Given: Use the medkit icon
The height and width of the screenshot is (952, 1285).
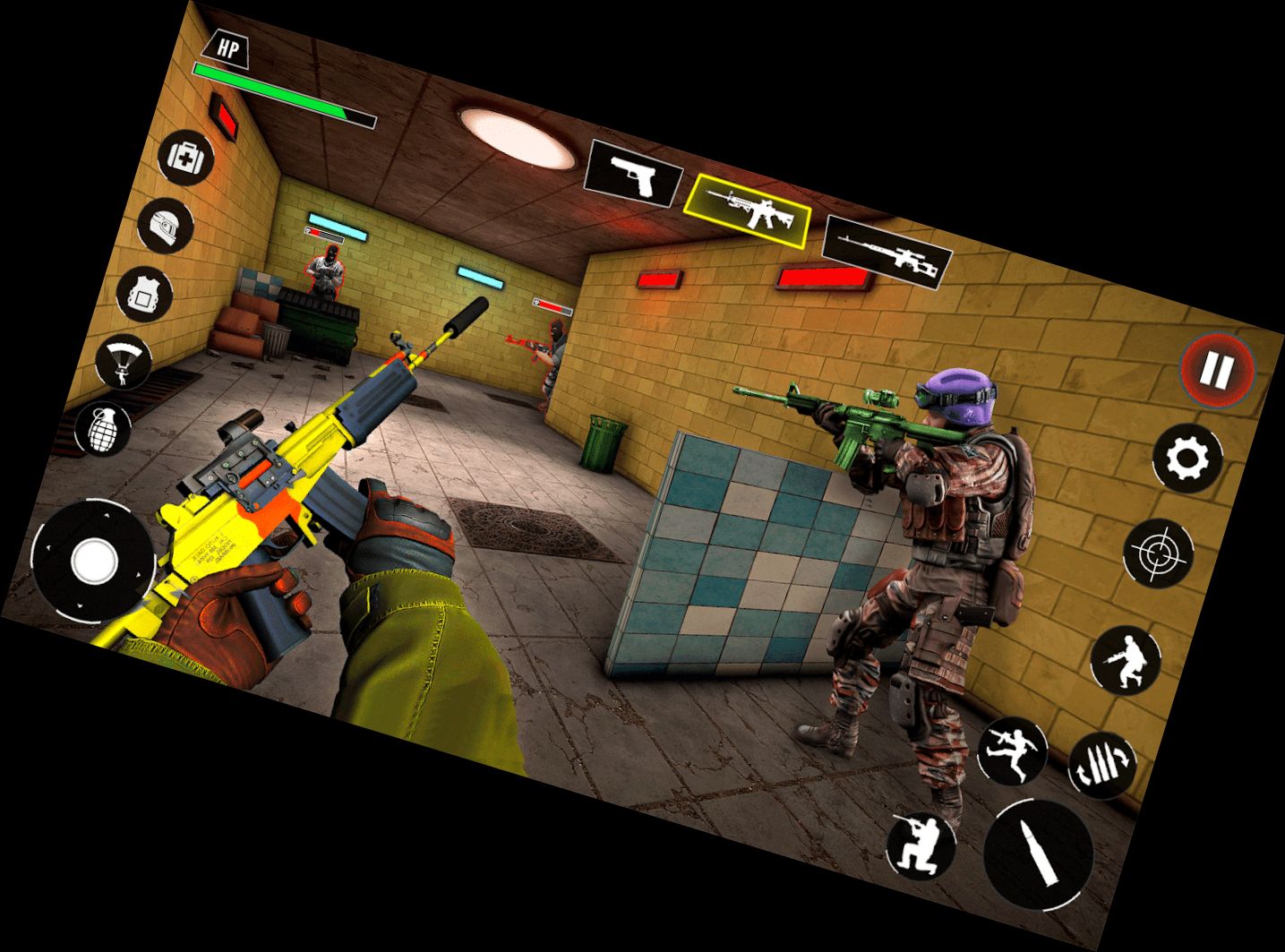Looking at the screenshot, I should [187, 158].
